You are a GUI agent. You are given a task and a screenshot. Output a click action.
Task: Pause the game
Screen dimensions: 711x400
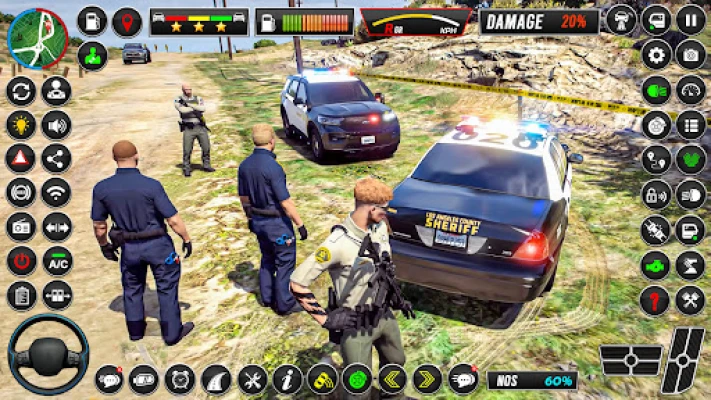coord(690,19)
